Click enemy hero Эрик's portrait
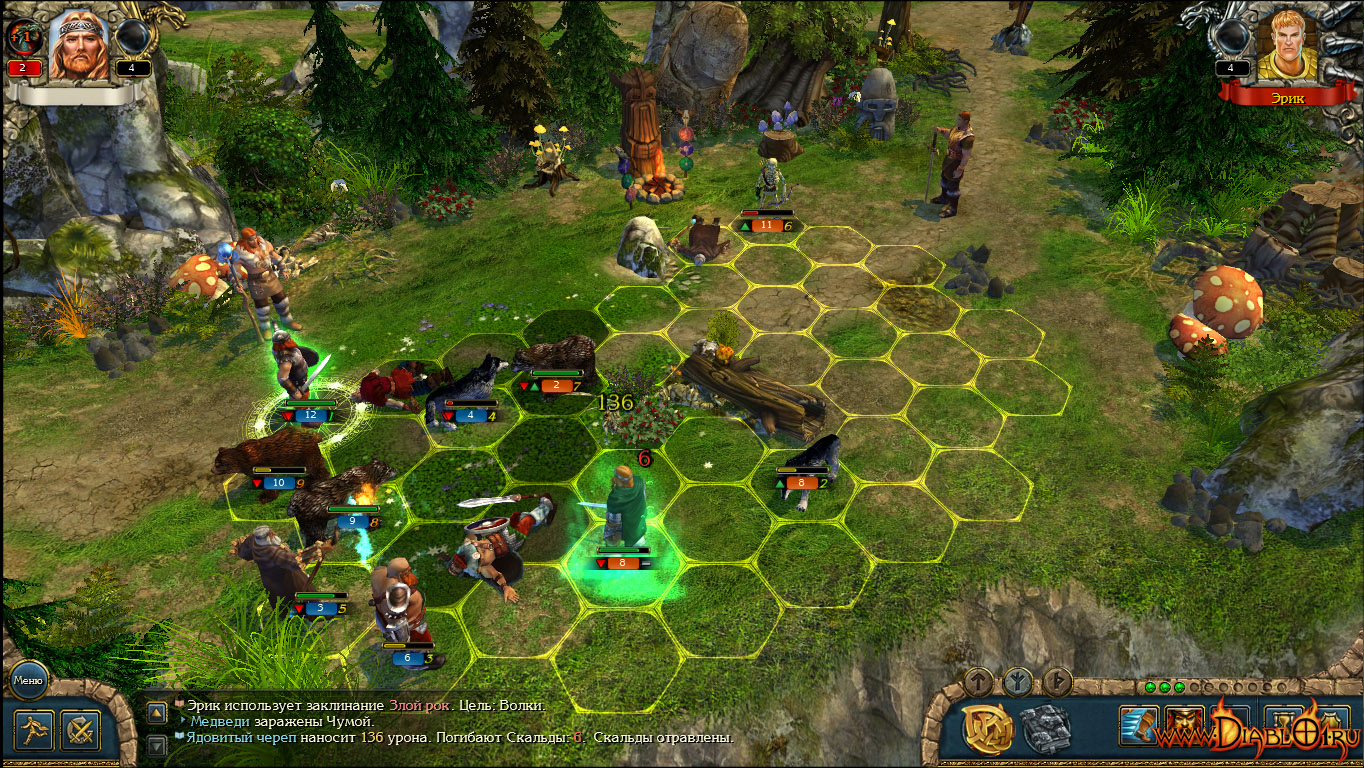Image resolution: width=1364 pixels, height=768 pixels. pos(1285,45)
